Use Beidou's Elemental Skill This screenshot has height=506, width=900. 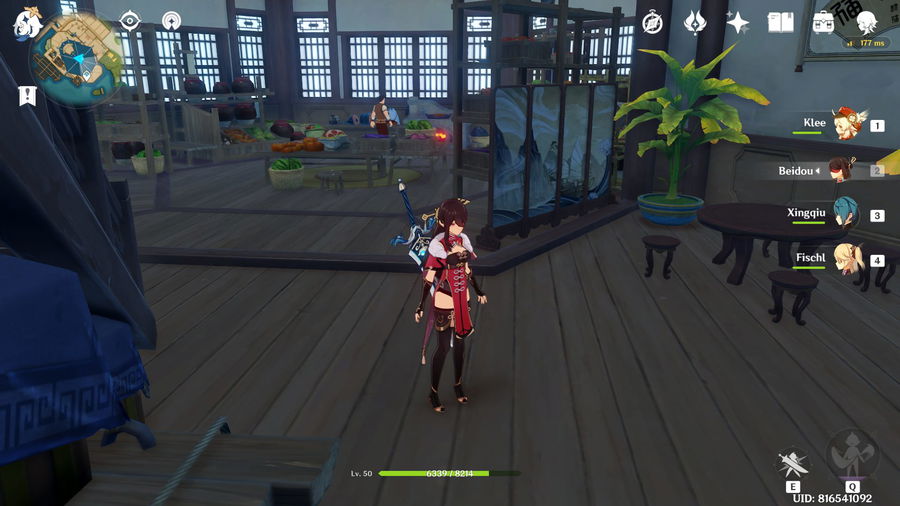pos(793,464)
